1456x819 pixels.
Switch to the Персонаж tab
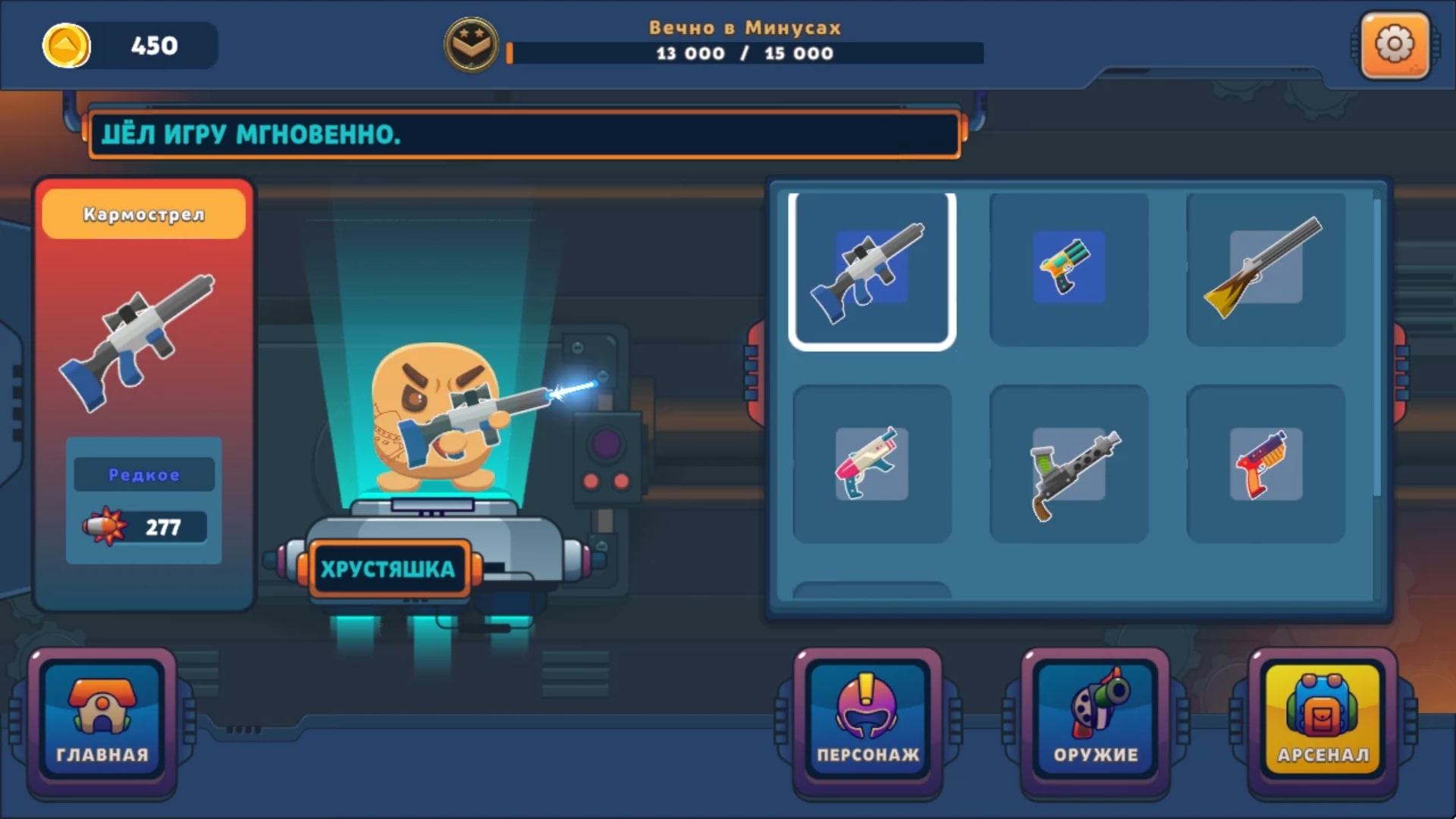(868, 722)
